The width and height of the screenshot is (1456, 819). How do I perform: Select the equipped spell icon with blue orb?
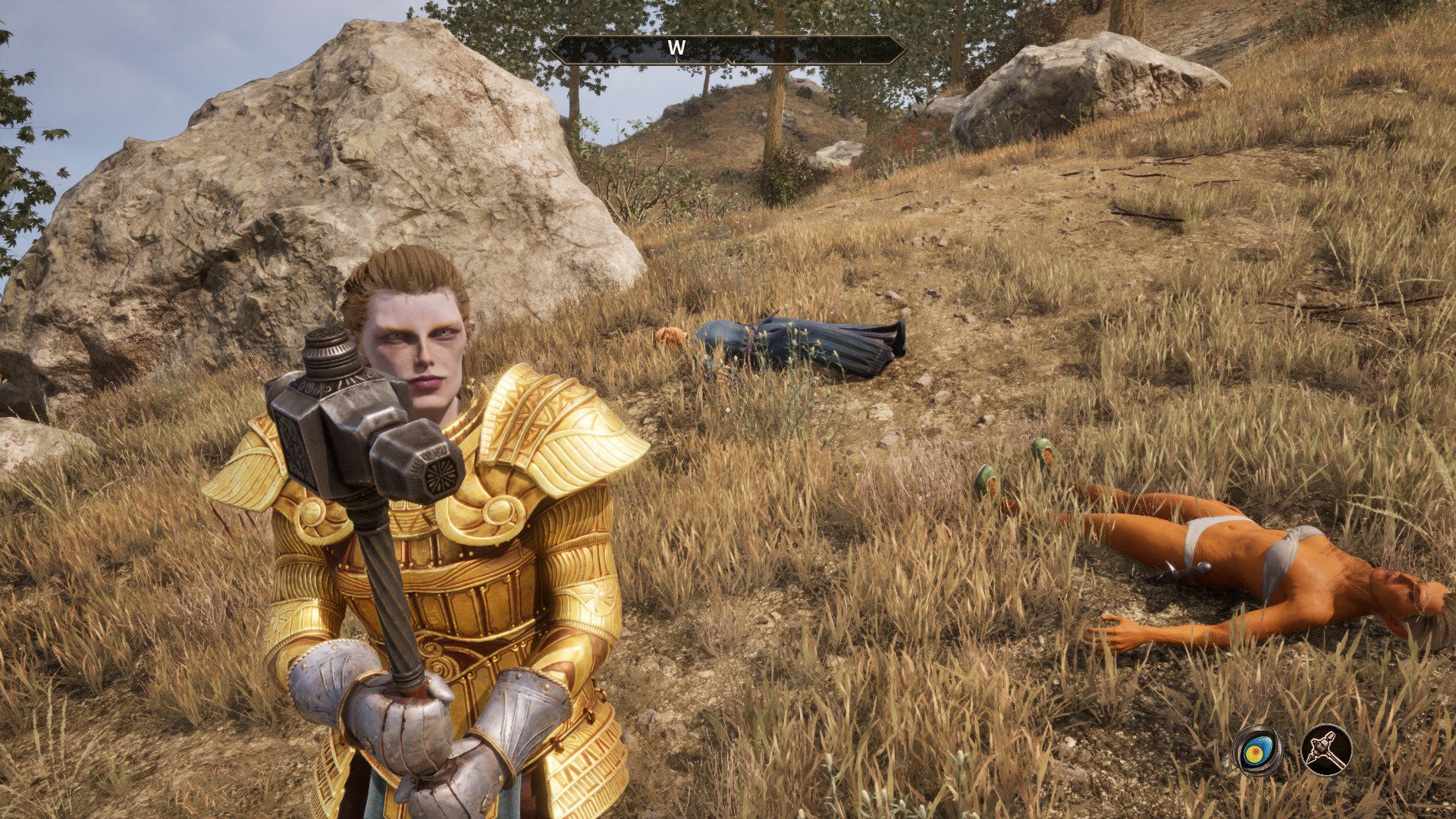tap(1257, 751)
